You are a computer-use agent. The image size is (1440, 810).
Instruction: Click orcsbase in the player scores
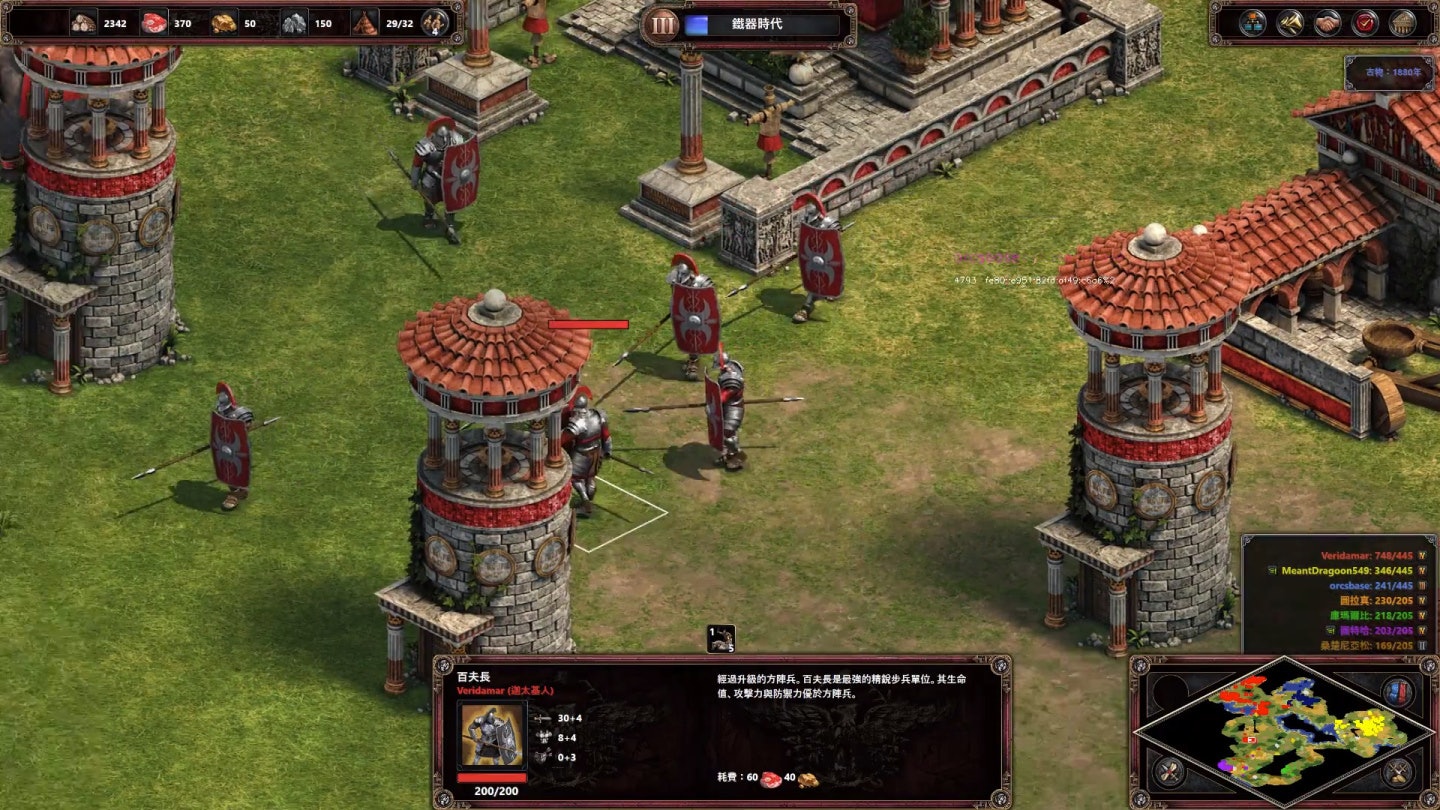[1370, 586]
